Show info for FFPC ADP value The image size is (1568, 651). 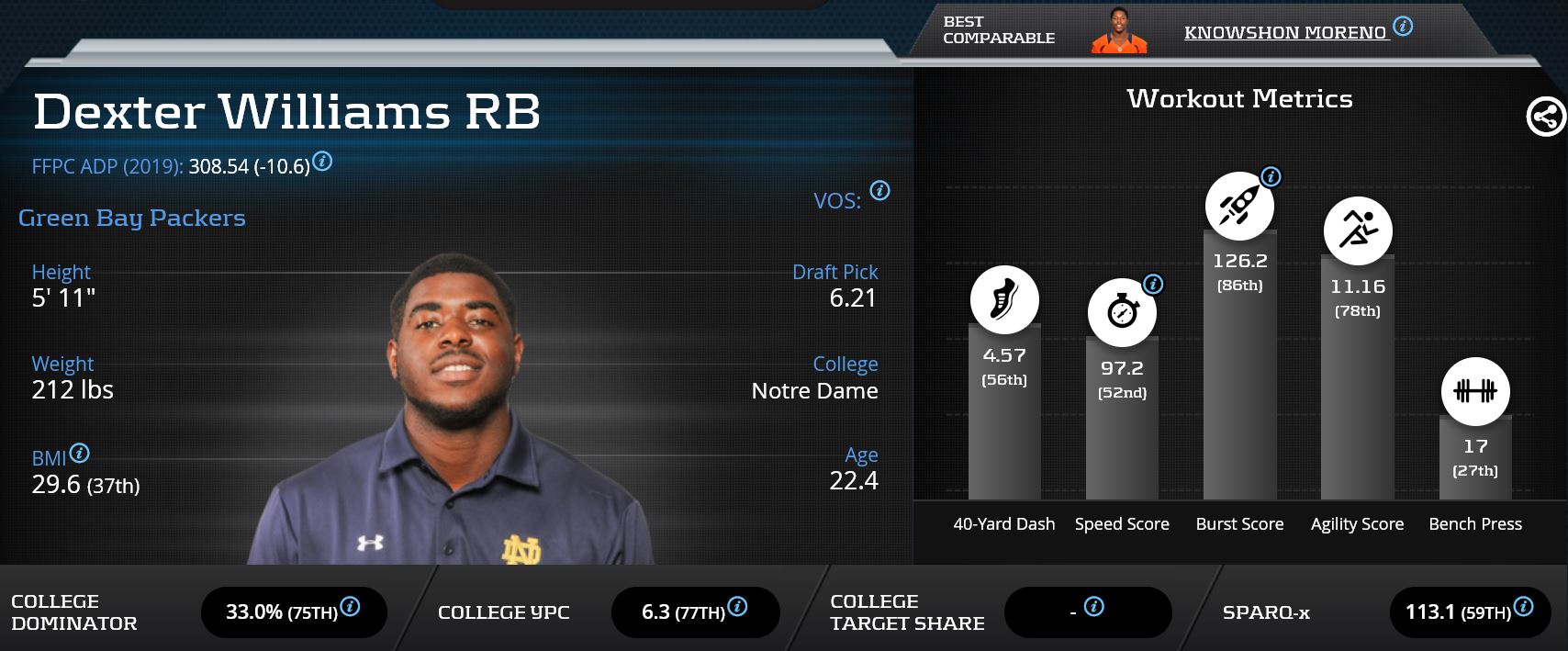coord(322,162)
